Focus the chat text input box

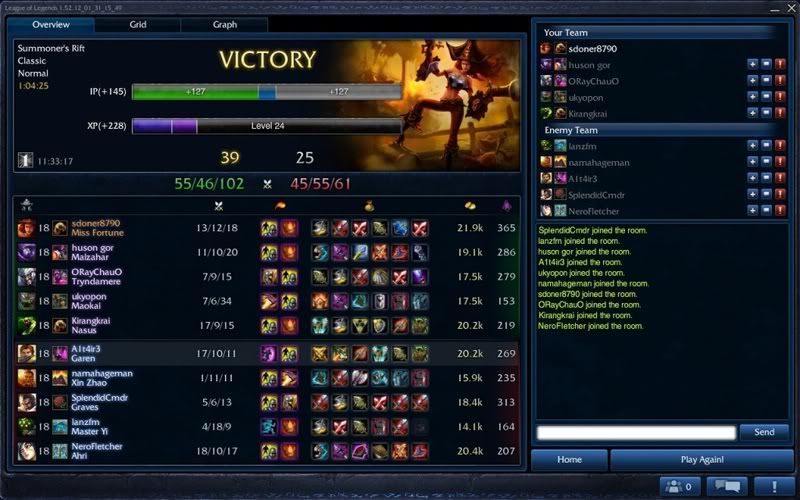pyautogui.click(x=635, y=432)
